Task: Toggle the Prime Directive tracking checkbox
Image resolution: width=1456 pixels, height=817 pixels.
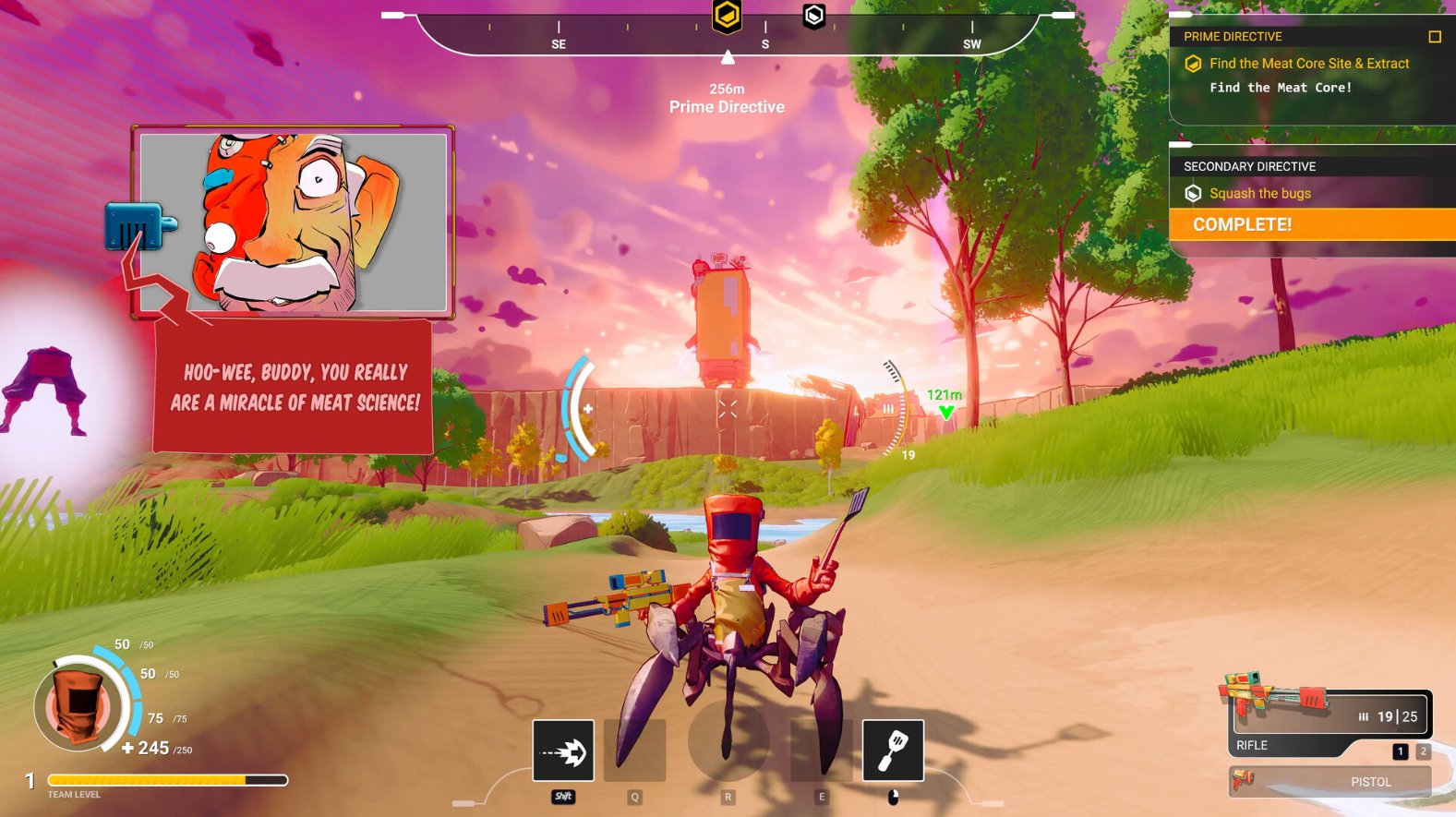Action: pyautogui.click(x=1436, y=36)
